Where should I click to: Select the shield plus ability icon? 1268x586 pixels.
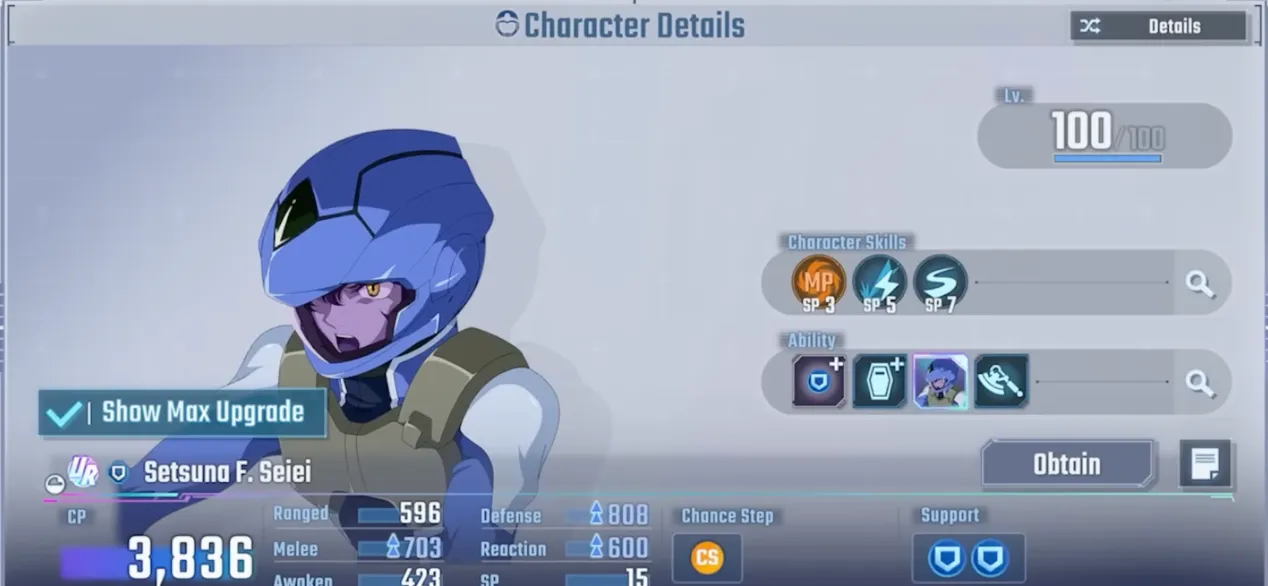click(819, 381)
